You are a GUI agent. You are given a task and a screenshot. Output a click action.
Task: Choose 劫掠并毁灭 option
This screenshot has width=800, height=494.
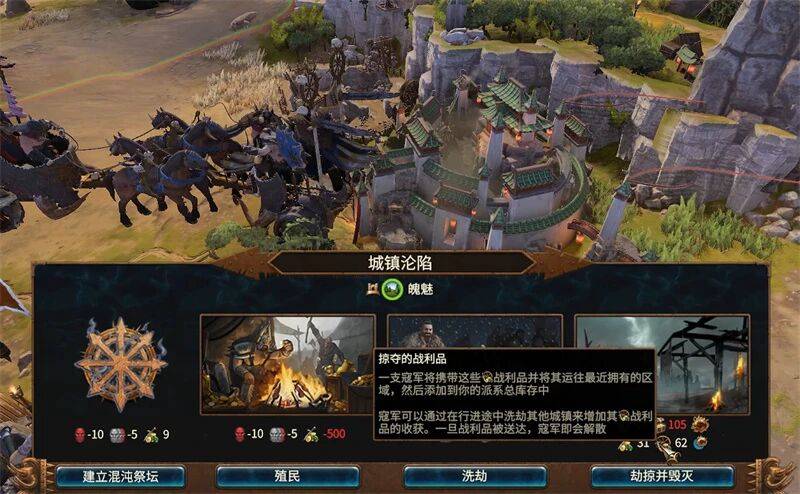tap(661, 476)
